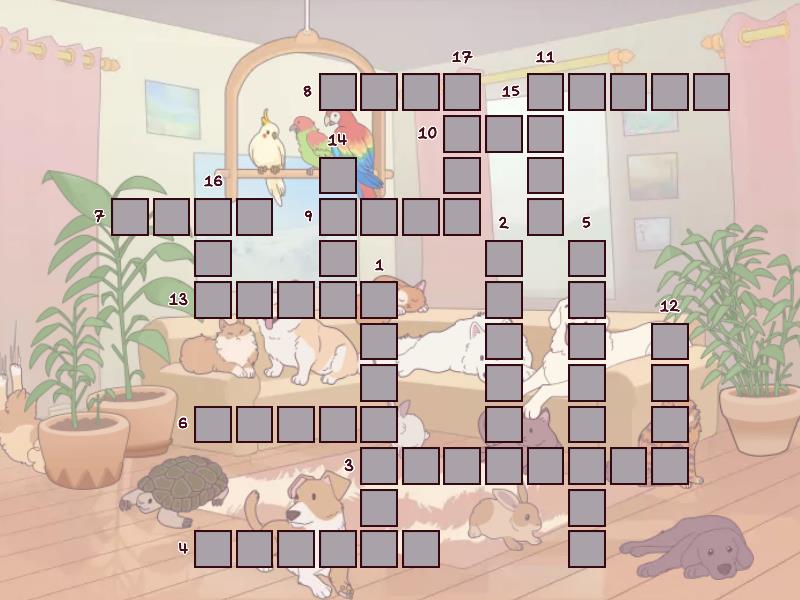Click the starting square of word 7
The image size is (800, 600).
point(130,216)
